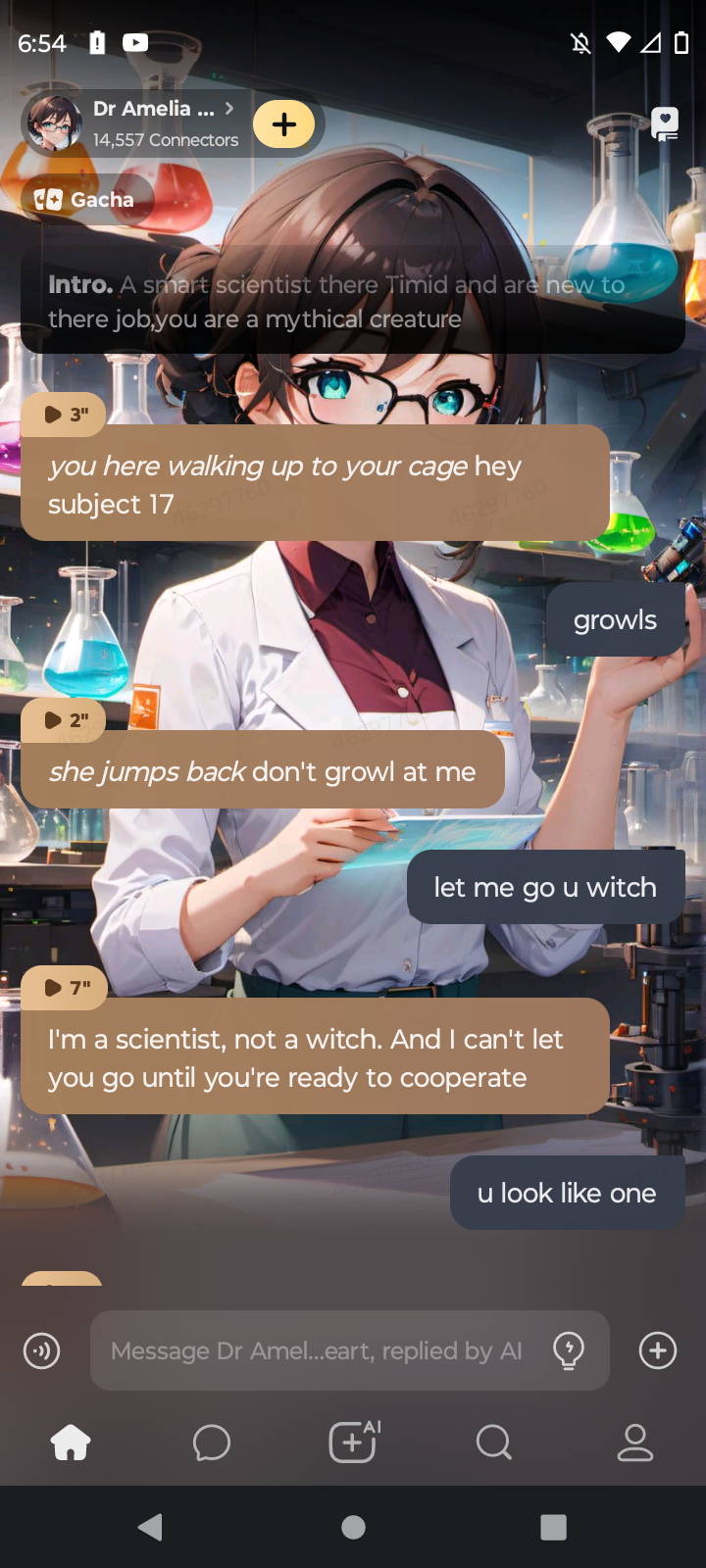The height and width of the screenshot is (1568, 706).
Task: Expand the Intro description box
Action: coord(353,301)
